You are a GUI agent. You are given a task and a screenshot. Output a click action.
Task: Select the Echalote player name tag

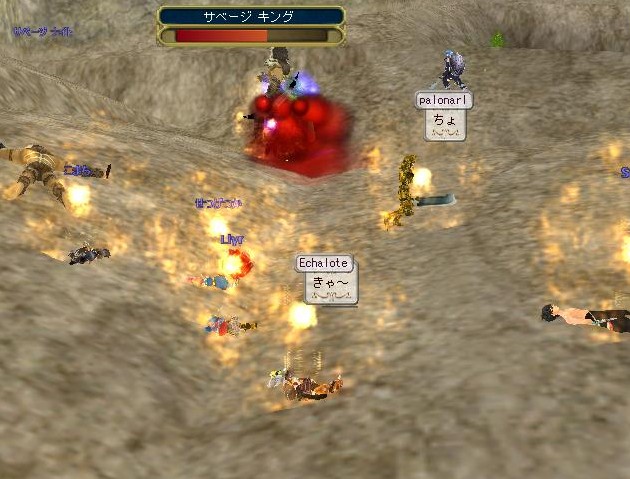[324, 263]
